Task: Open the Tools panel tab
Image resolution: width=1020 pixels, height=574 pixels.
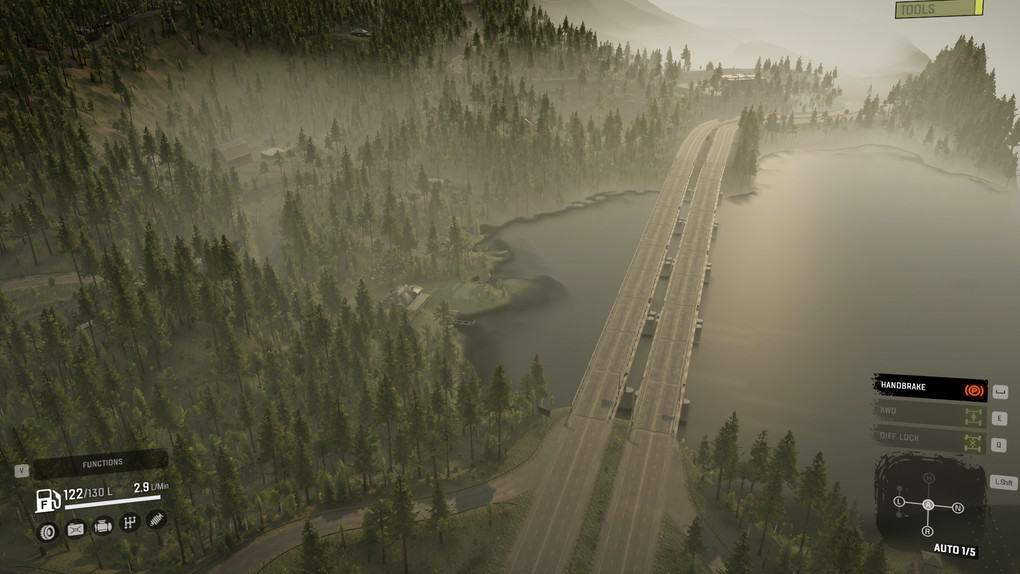Action: 938,9
